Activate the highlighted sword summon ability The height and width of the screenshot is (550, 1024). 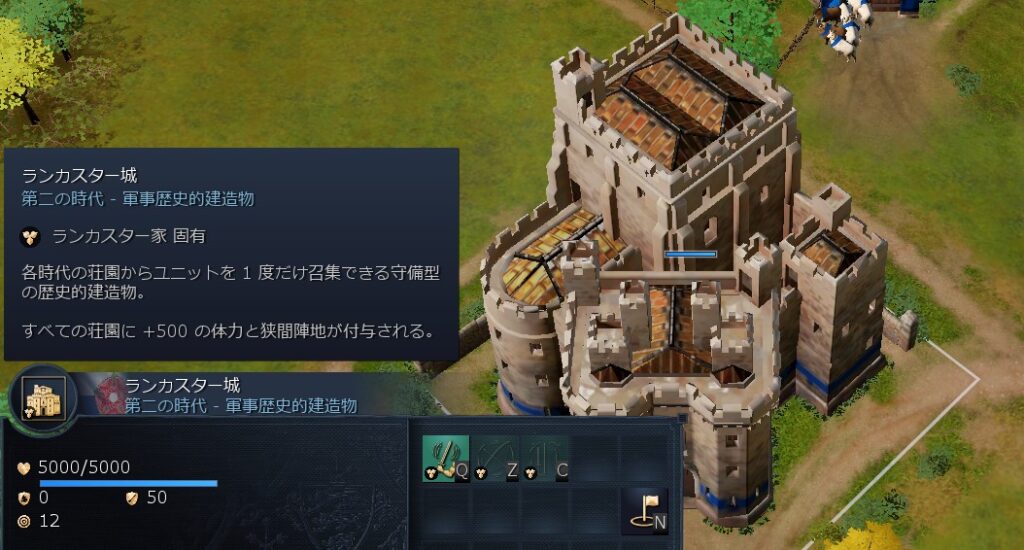point(445,459)
